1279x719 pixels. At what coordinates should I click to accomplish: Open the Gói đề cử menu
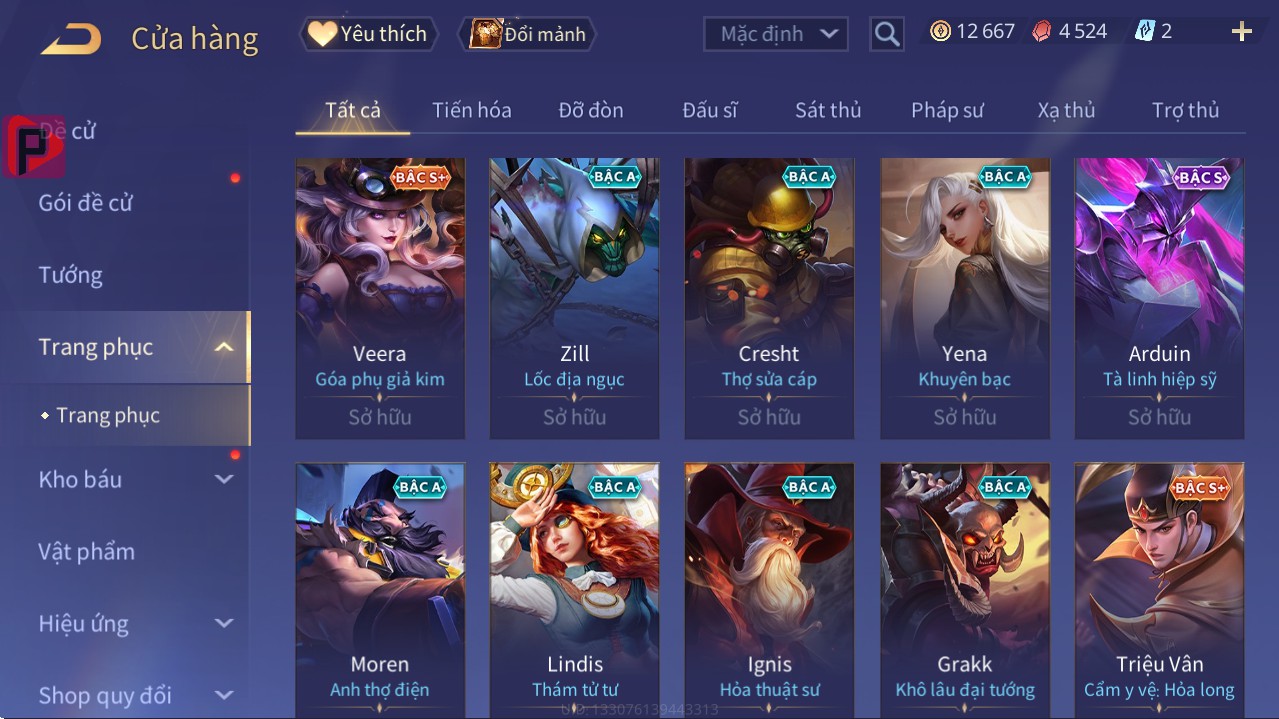(x=86, y=203)
